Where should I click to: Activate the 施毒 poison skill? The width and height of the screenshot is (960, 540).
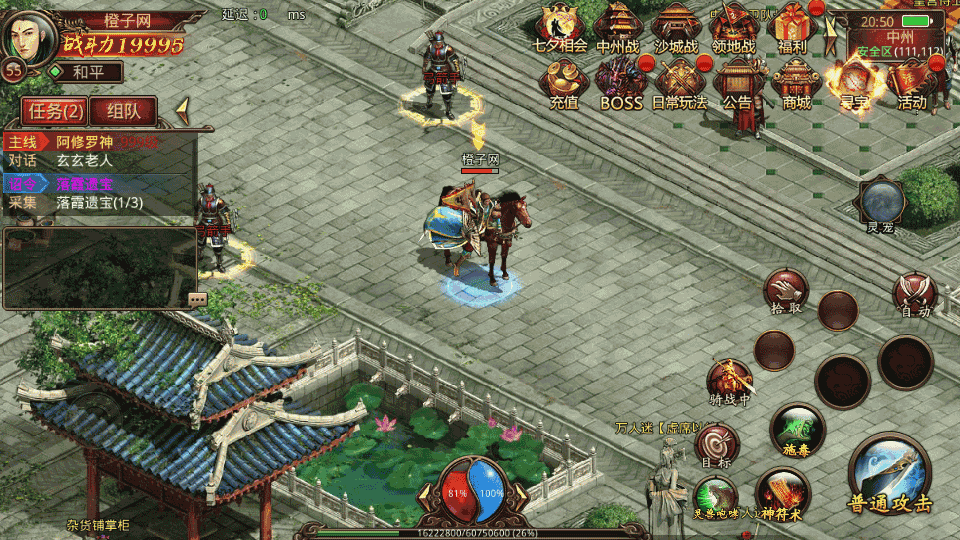point(797,430)
